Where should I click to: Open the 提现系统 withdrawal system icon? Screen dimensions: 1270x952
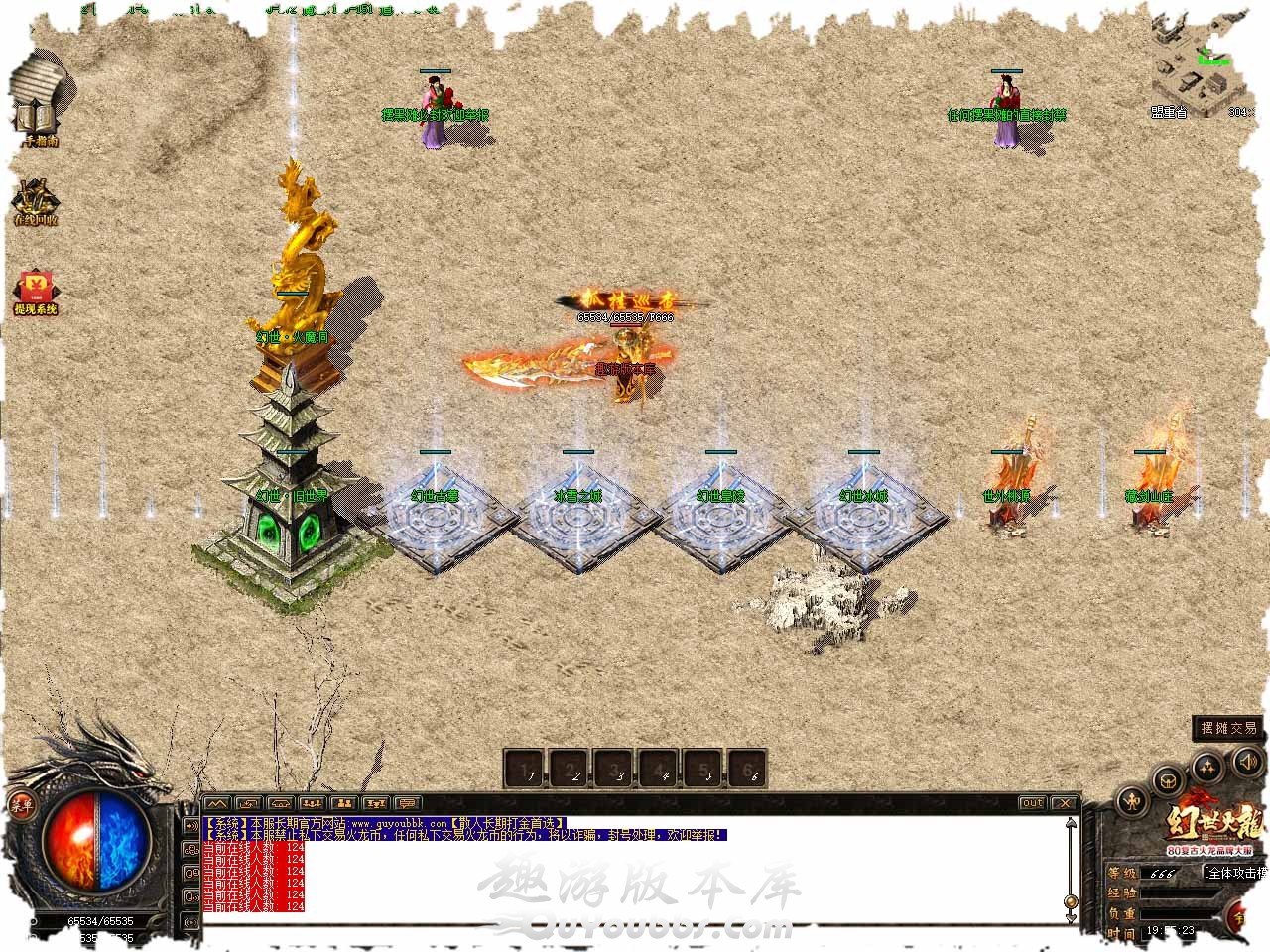coord(35,290)
